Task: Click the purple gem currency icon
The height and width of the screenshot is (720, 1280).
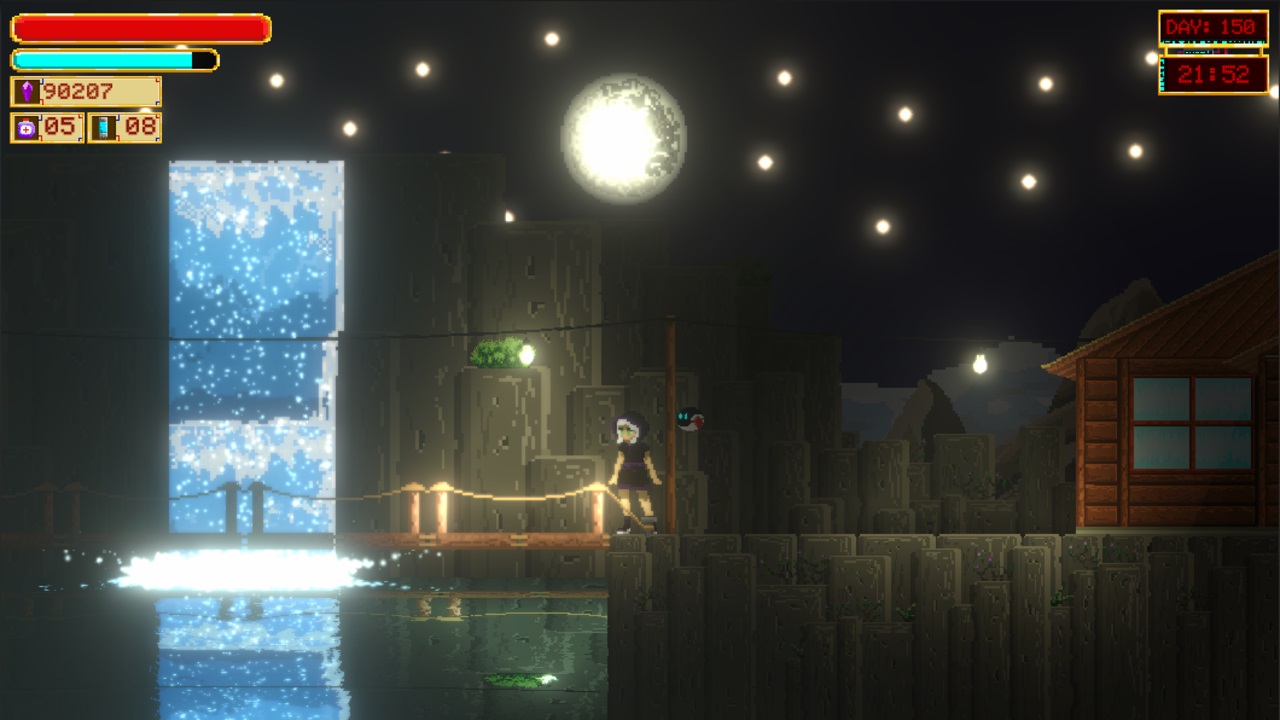Action: pyautogui.click(x=27, y=90)
